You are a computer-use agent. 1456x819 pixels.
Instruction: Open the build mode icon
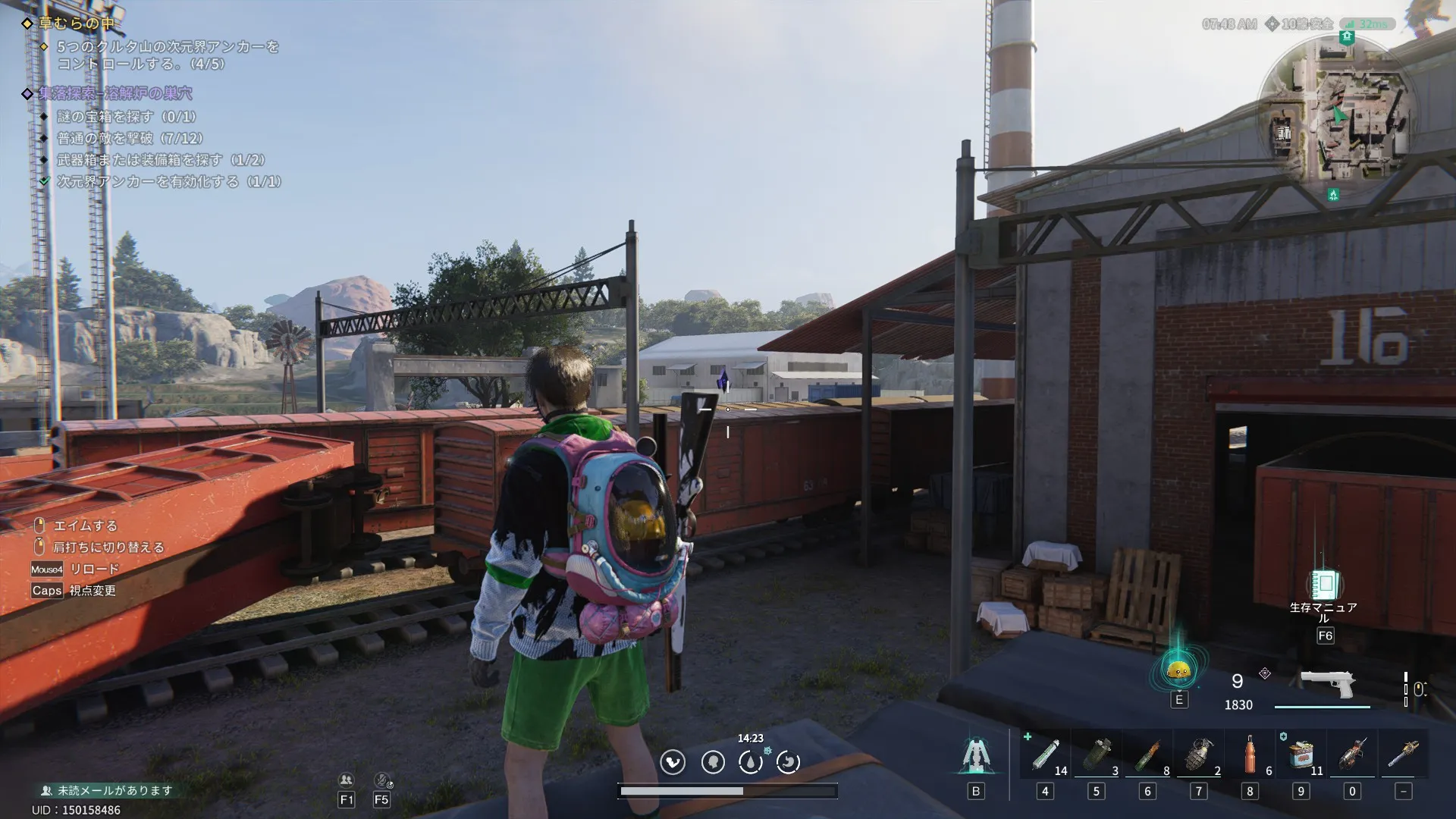pos(975,756)
